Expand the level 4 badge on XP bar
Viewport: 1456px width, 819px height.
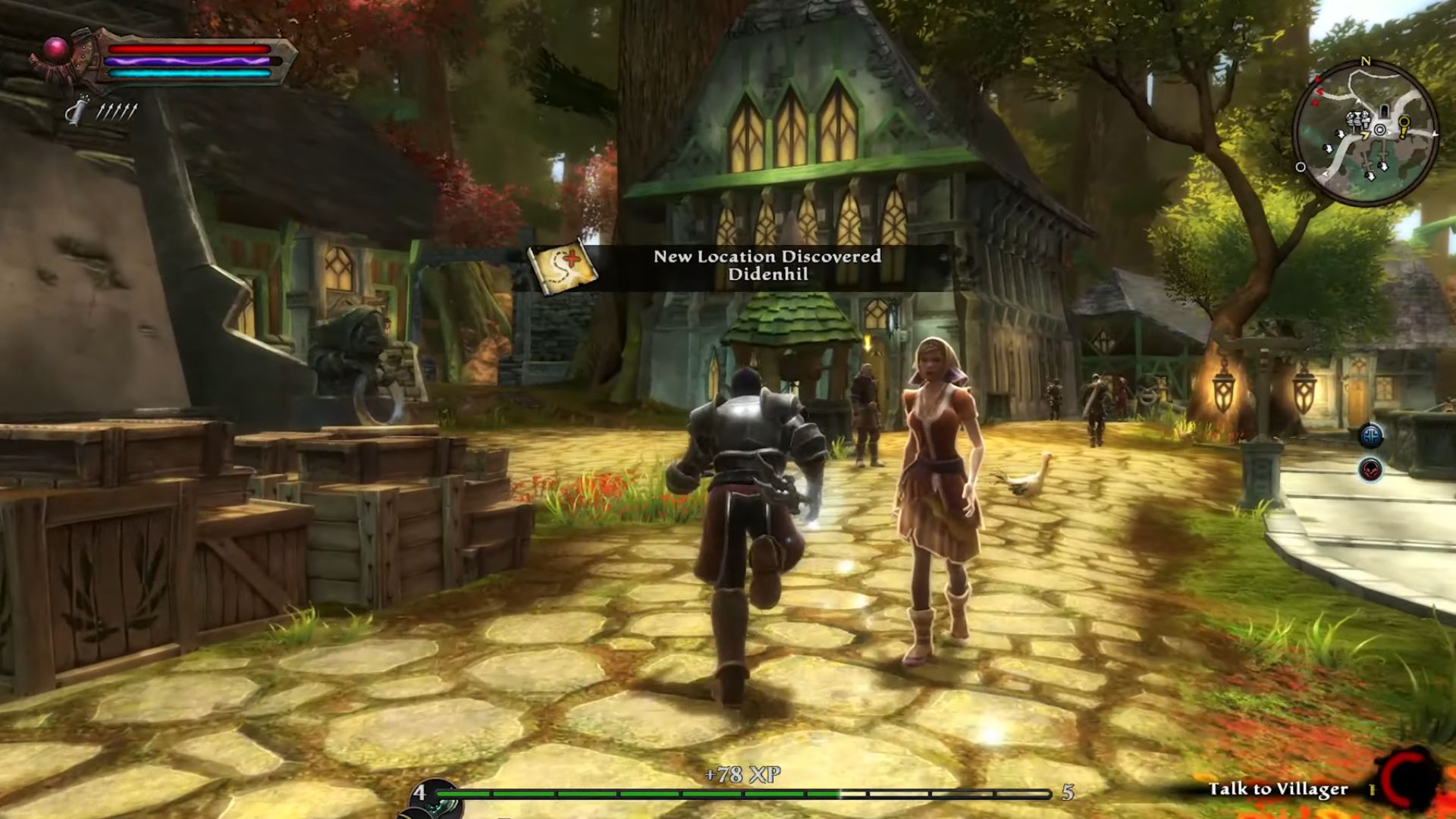click(422, 793)
